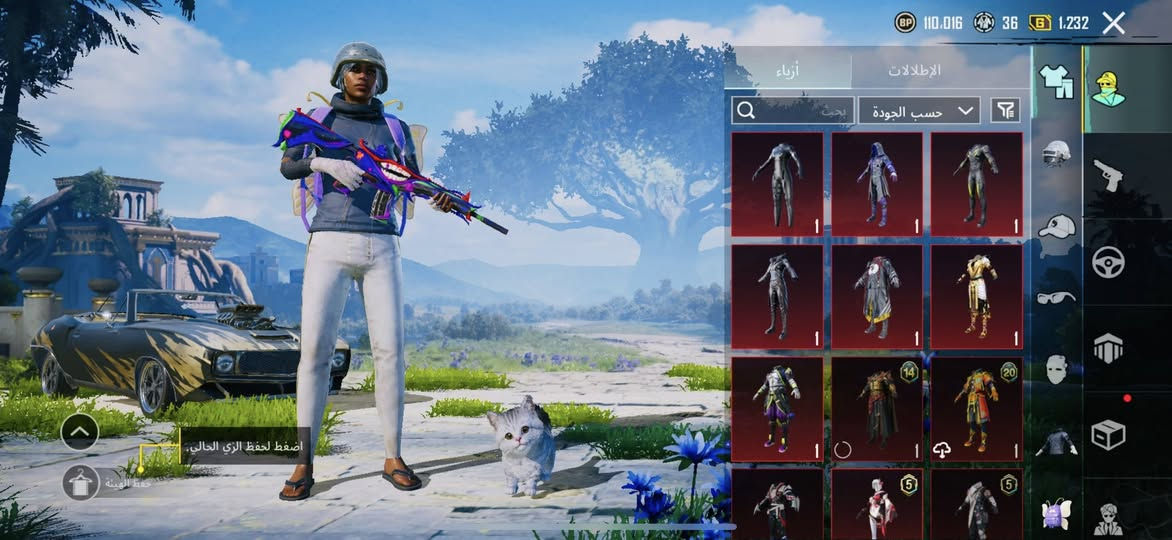This screenshot has width=1172, height=540.
Task: Open the box crate category
Action: click(1108, 434)
